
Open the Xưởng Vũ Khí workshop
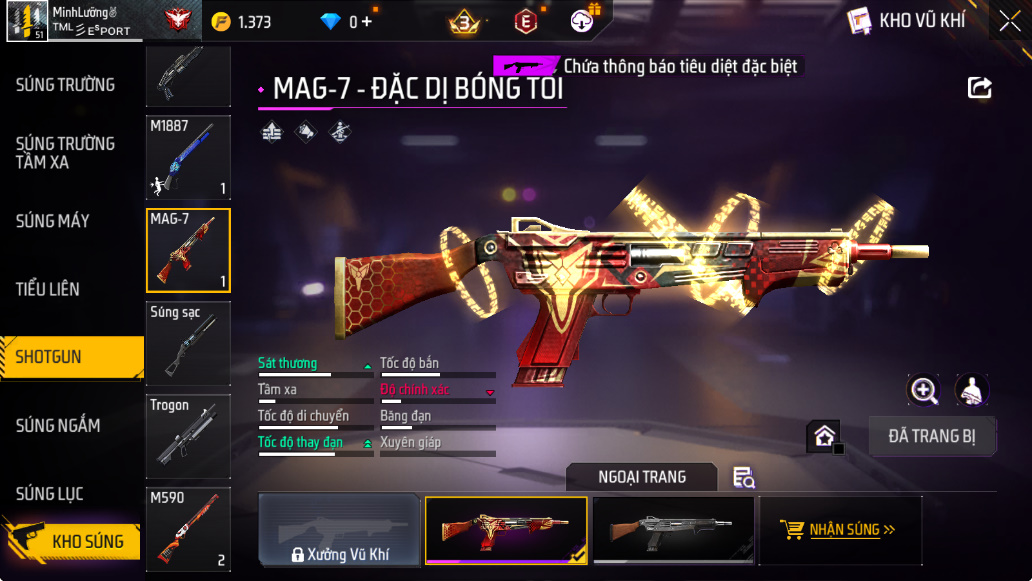point(339,530)
